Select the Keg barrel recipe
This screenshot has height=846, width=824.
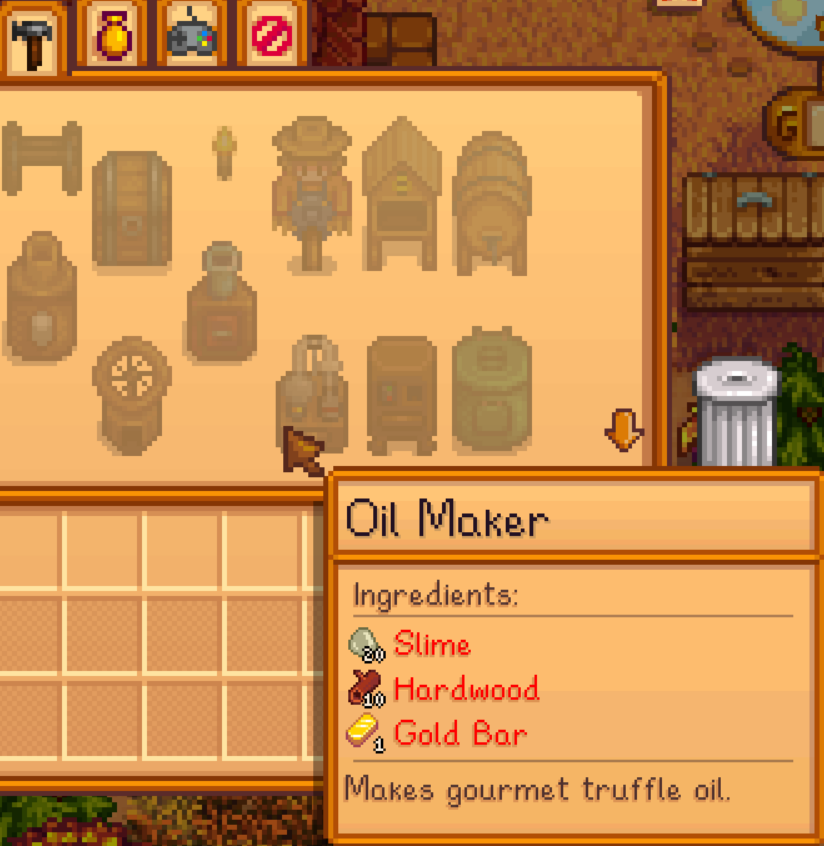pos(491,202)
